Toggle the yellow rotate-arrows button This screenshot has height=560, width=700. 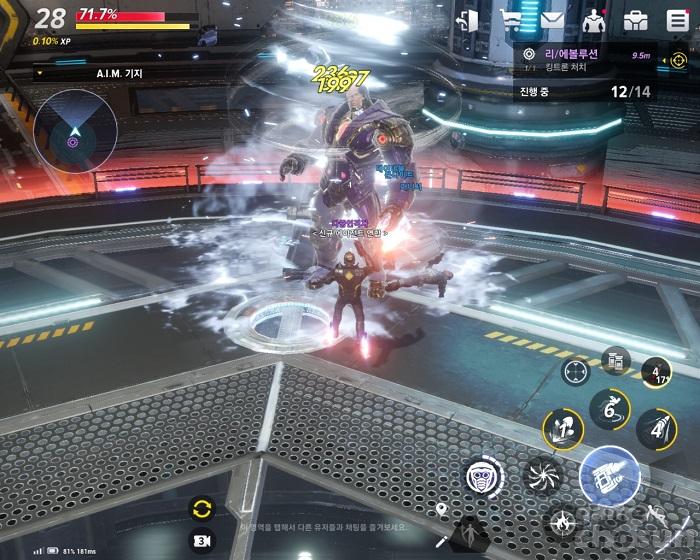coord(201,507)
